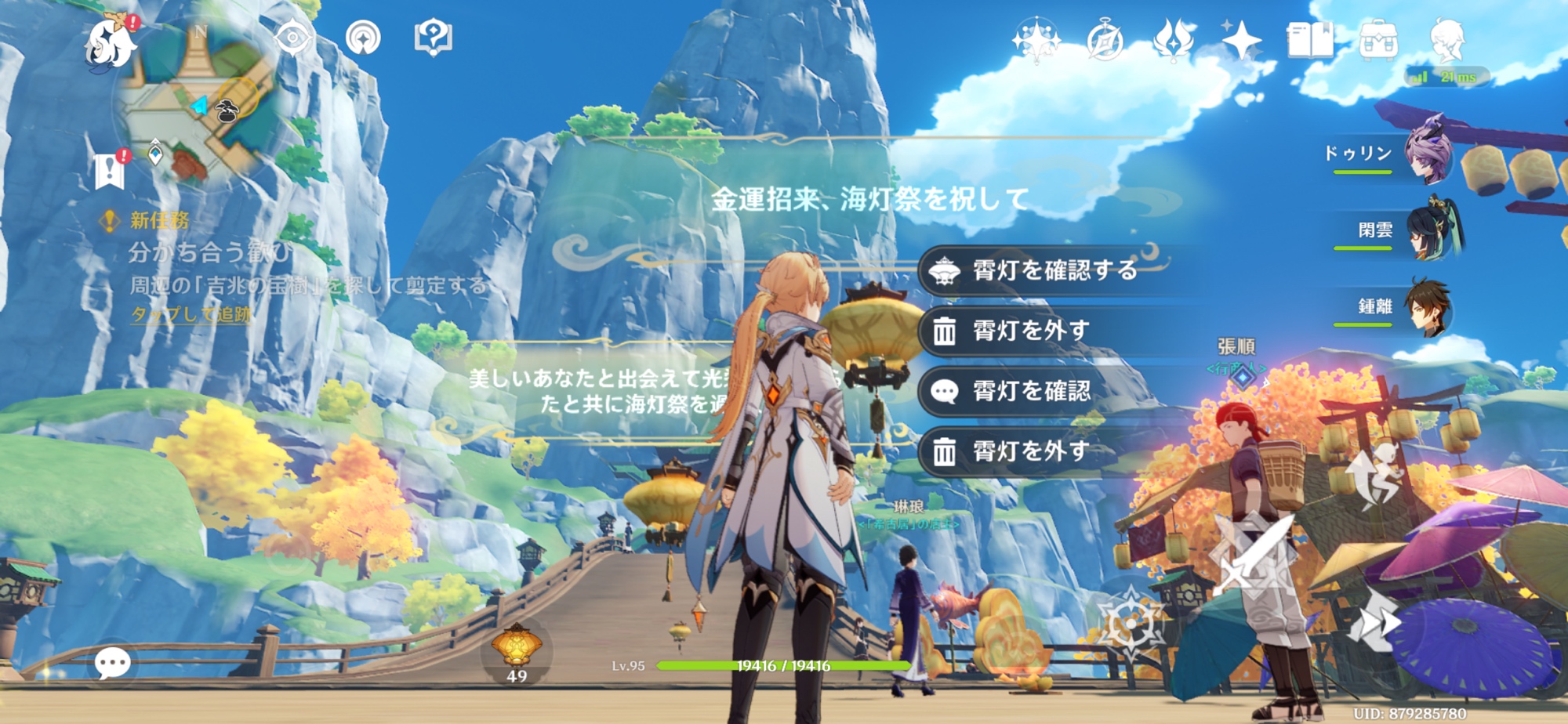This screenshot has height=724, width=1568.
Task: Switch to party member ドゥリン
Action: (x=1426, y=151)
